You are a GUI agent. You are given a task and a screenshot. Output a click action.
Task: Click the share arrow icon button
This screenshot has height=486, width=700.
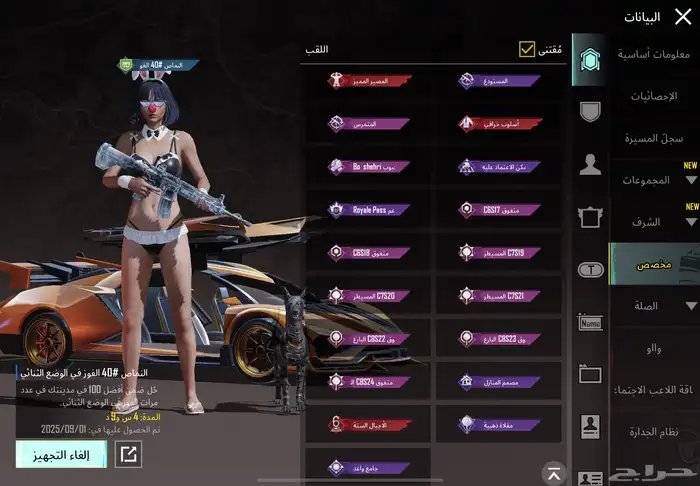click(128, 454)
